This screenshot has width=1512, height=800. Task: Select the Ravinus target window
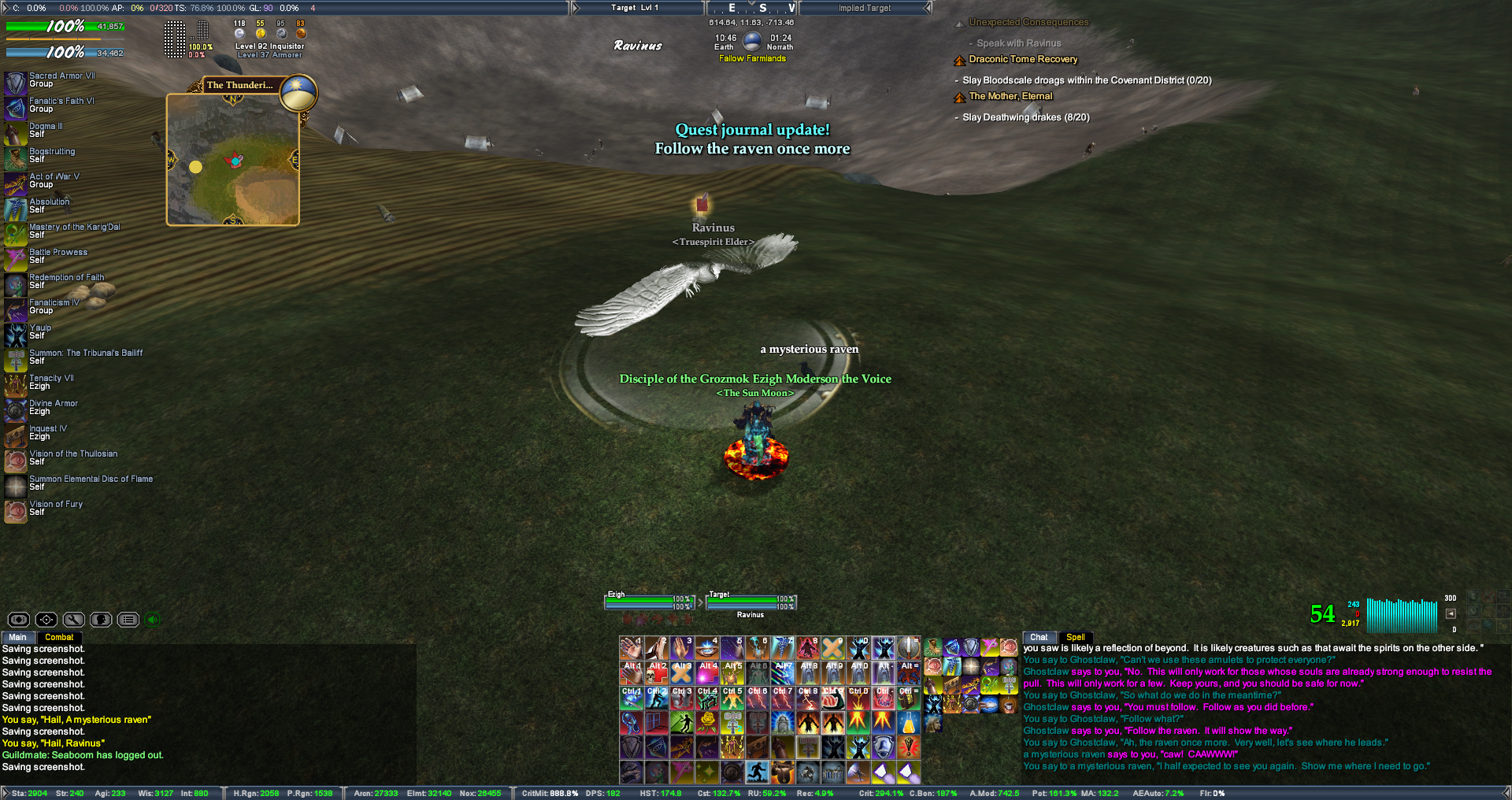(751, 605)
